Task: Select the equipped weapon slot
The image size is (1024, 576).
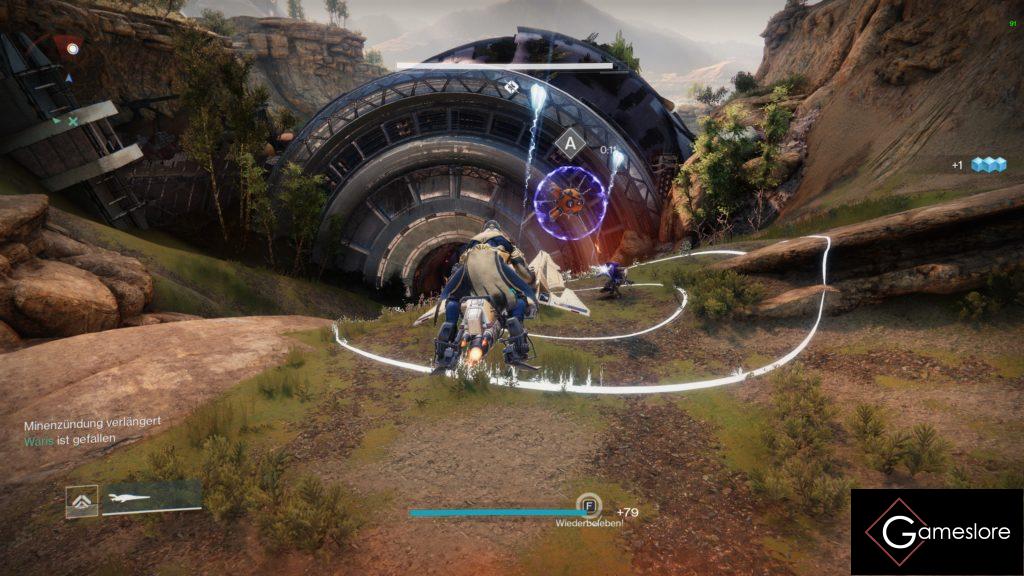Action: pos(151,499)
